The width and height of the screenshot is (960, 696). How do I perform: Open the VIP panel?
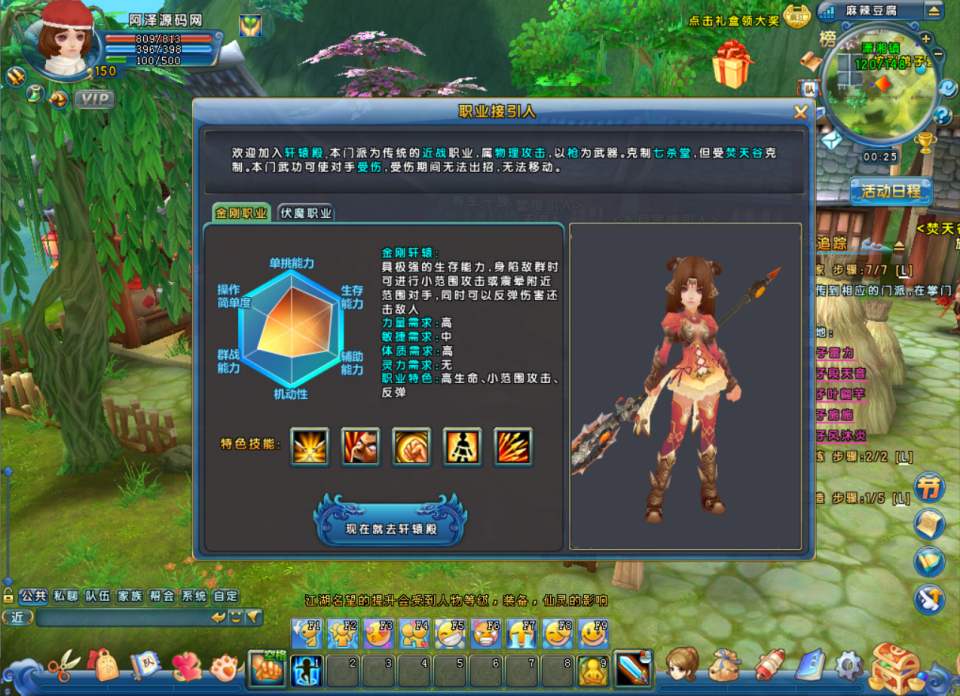coord(95,98)
